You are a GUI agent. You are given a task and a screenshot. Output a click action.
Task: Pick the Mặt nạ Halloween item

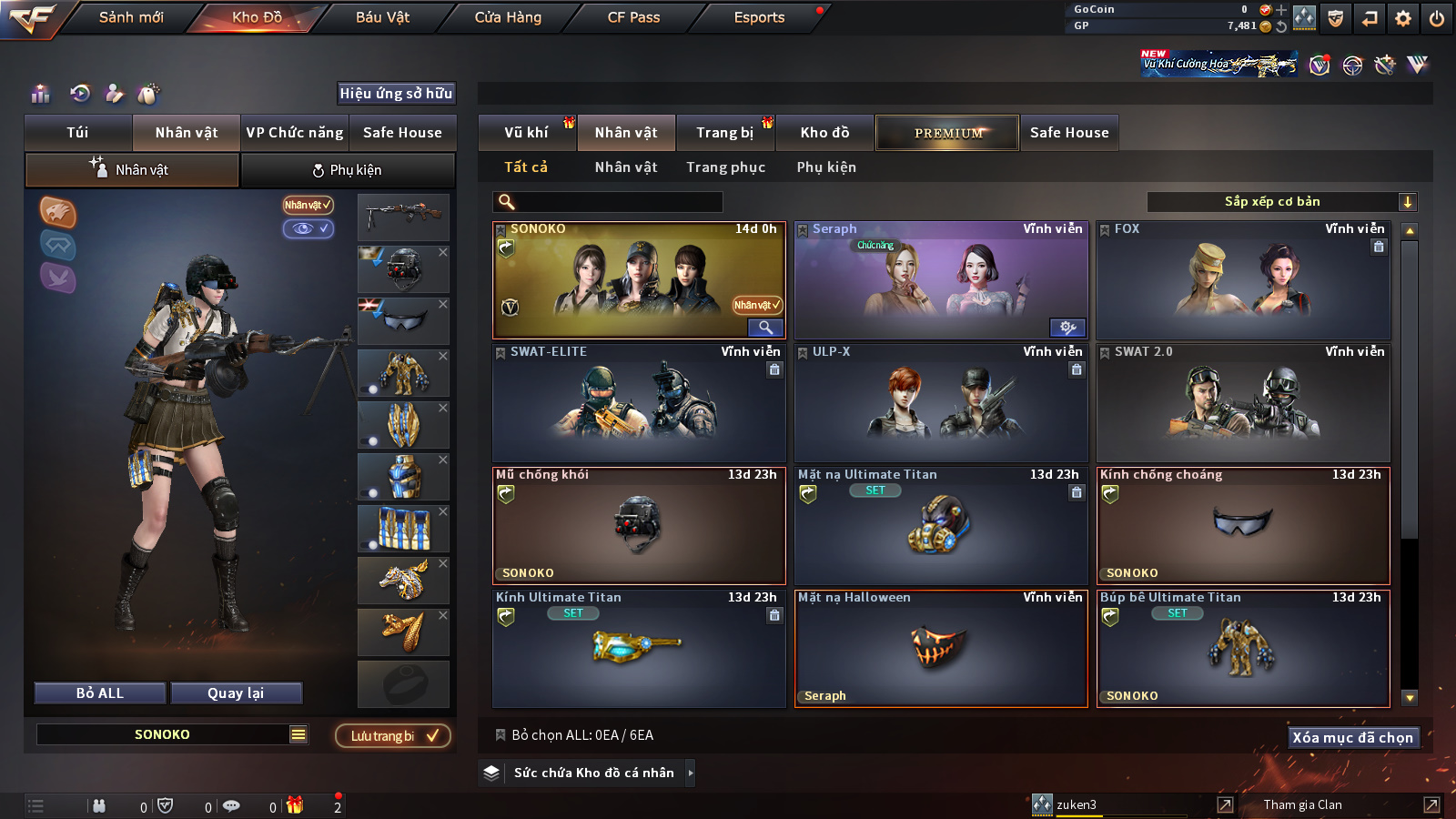941,649
